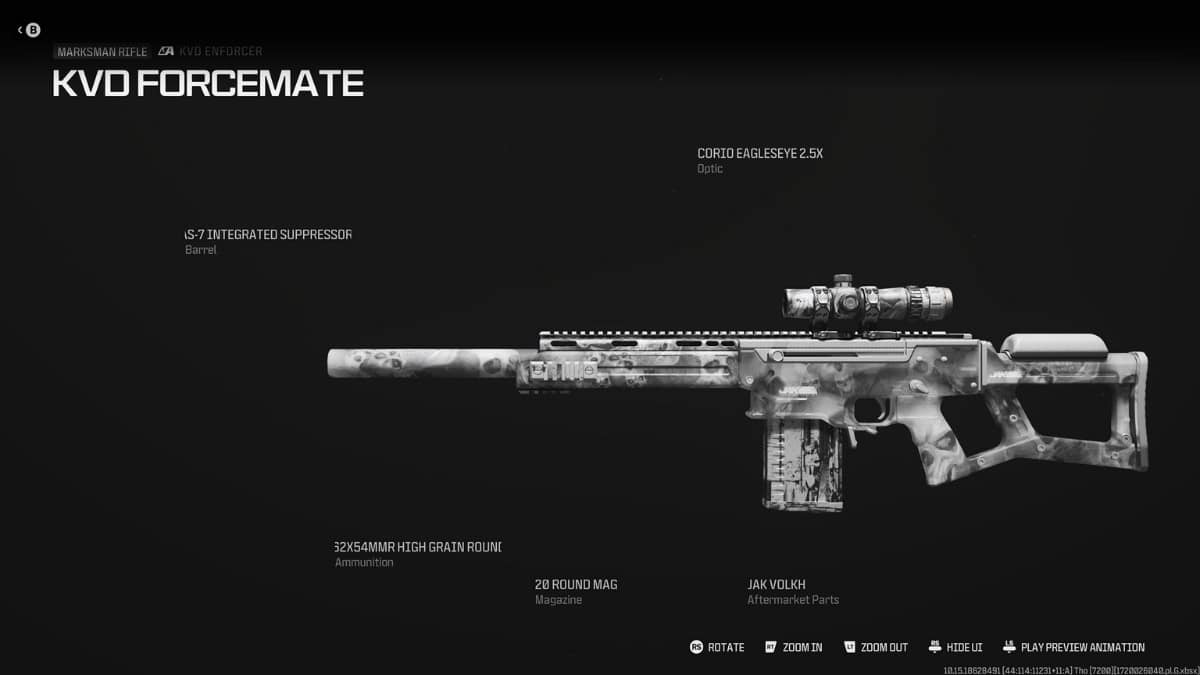Open the JAK Volkh aftermarket parts slot
1200x675 pixels.
[x=777, y=584]
